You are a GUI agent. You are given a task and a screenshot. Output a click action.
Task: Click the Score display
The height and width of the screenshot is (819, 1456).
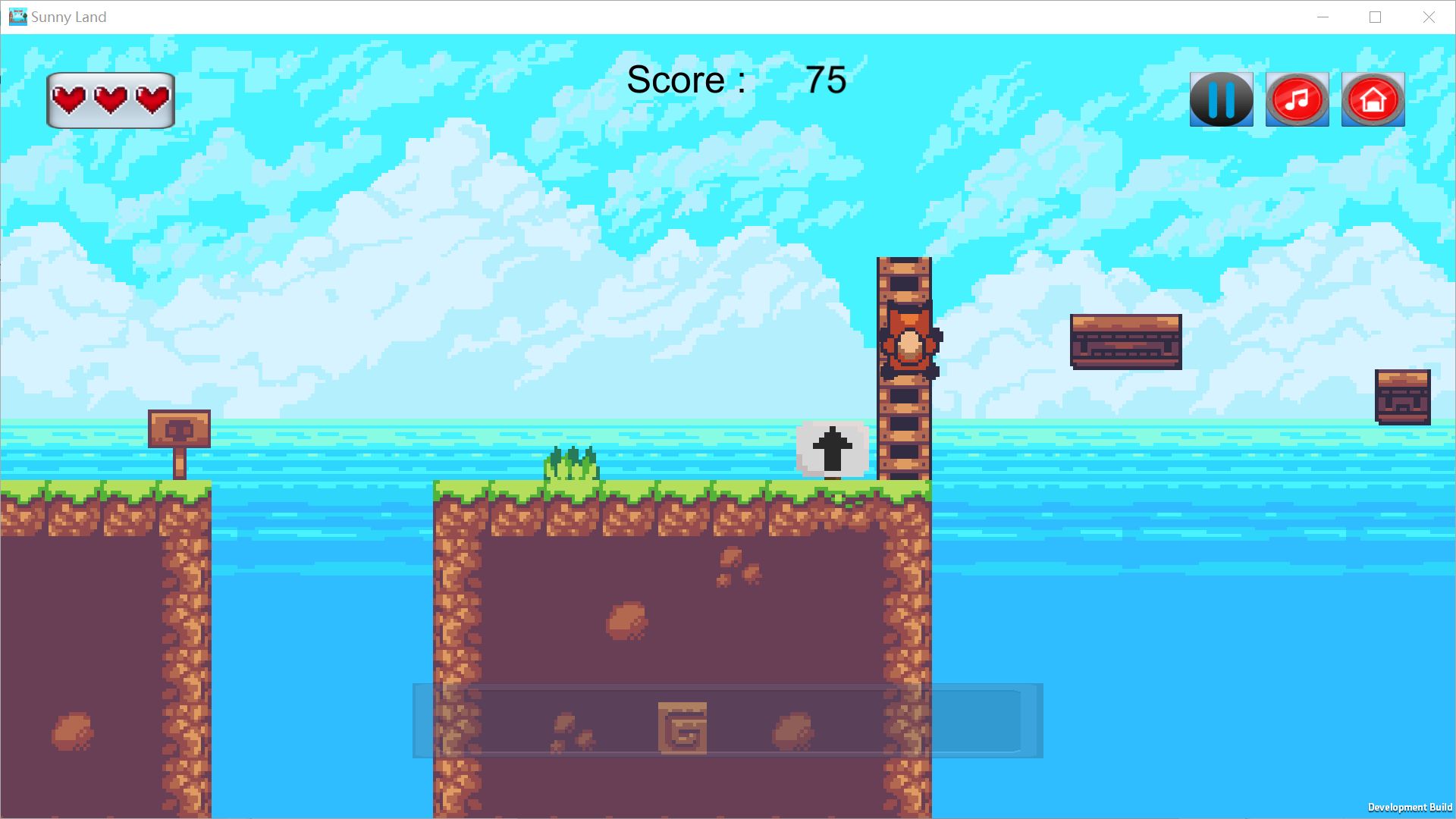(732, 80)
